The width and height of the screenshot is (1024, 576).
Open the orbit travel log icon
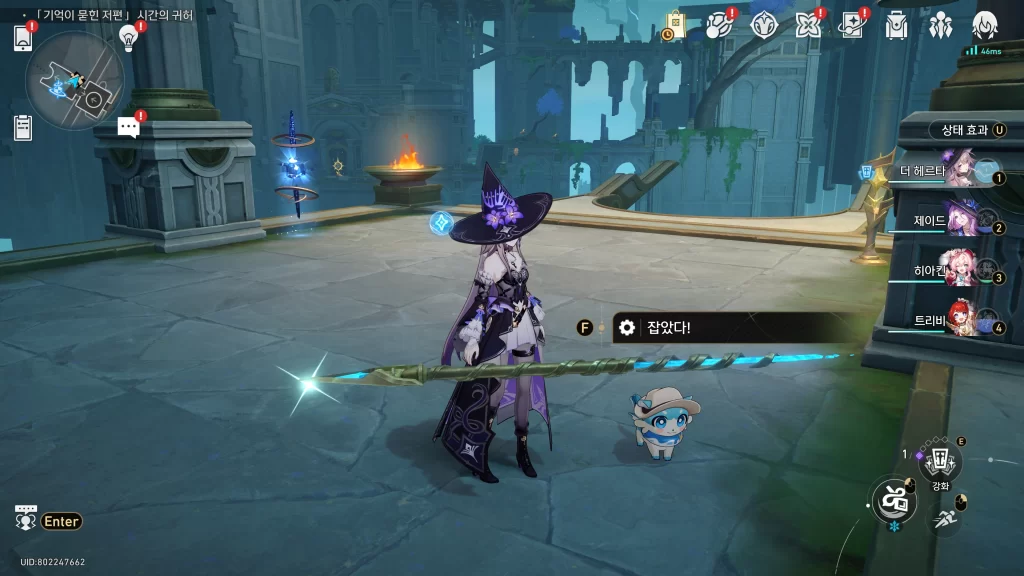(719, 26)
